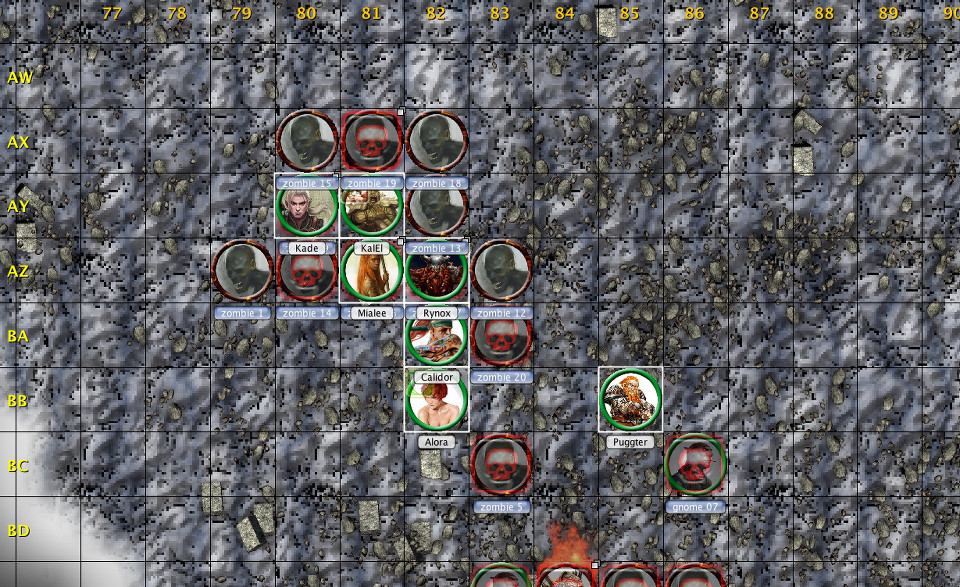Screen dimensions: 960x587
Task: Select the Kade character token
Action: (x=307, y=206)
